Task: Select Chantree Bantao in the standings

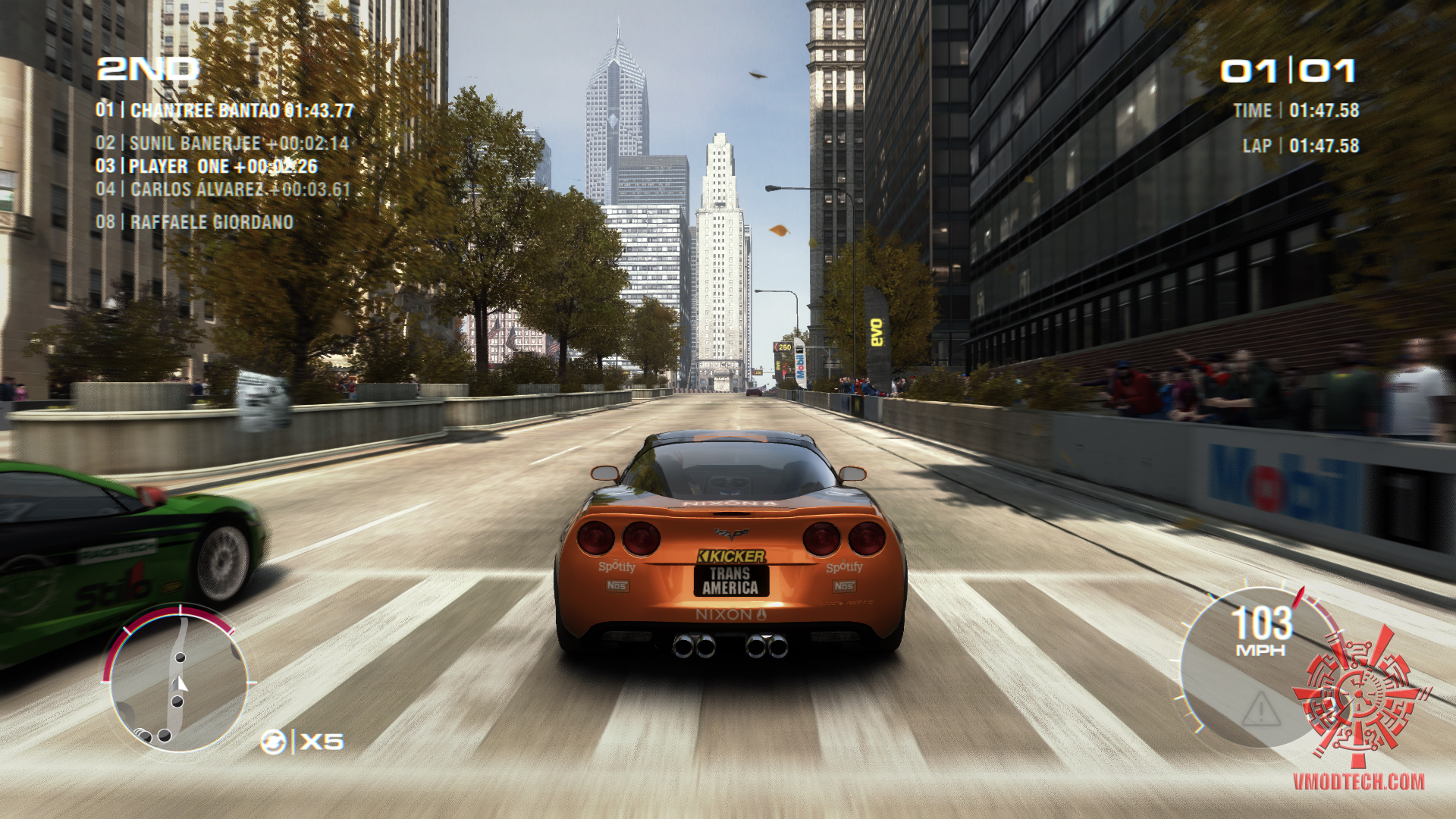Action: click(224, 111)
